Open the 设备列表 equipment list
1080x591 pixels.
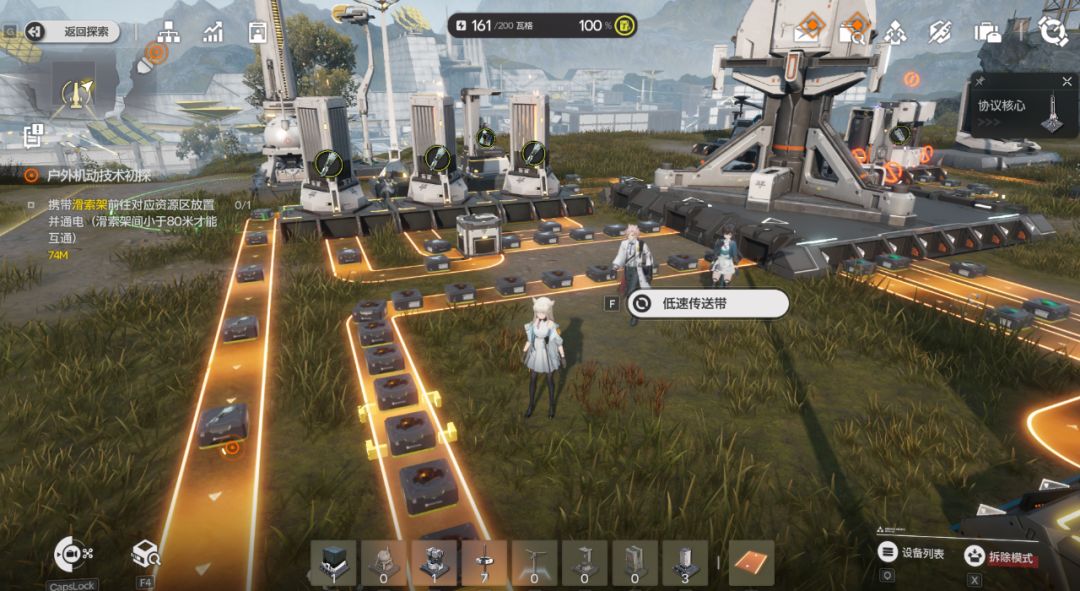point(911,552)
